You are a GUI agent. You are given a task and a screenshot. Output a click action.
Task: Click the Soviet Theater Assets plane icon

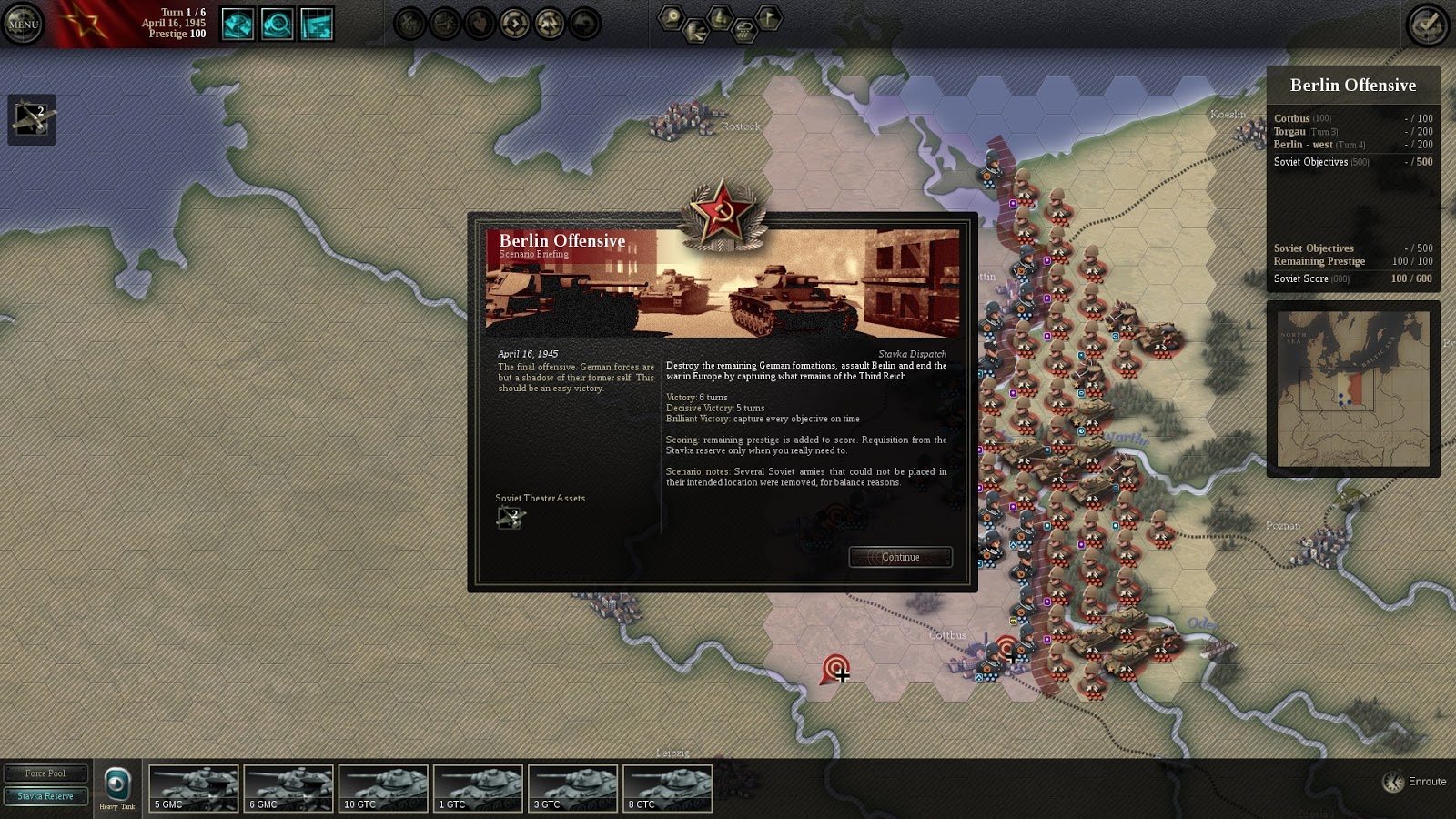510,518
